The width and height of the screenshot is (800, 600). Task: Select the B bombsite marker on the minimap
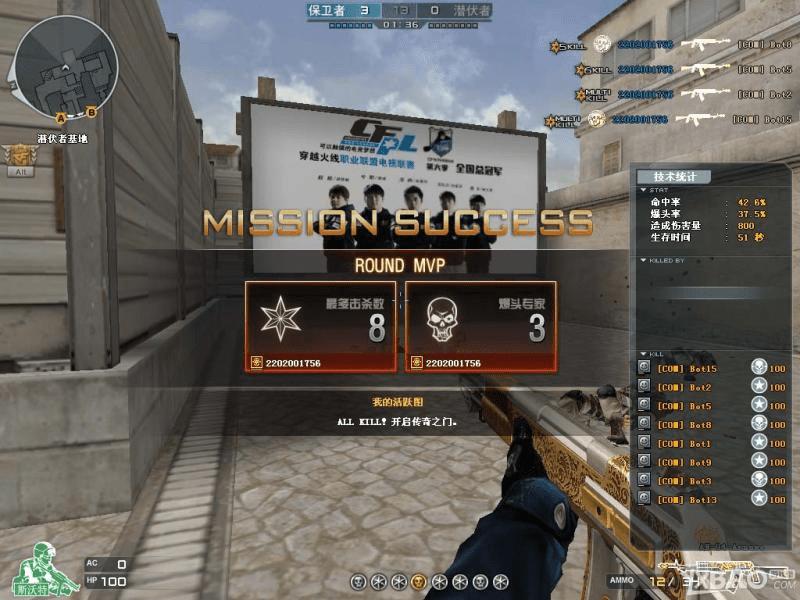91,111
